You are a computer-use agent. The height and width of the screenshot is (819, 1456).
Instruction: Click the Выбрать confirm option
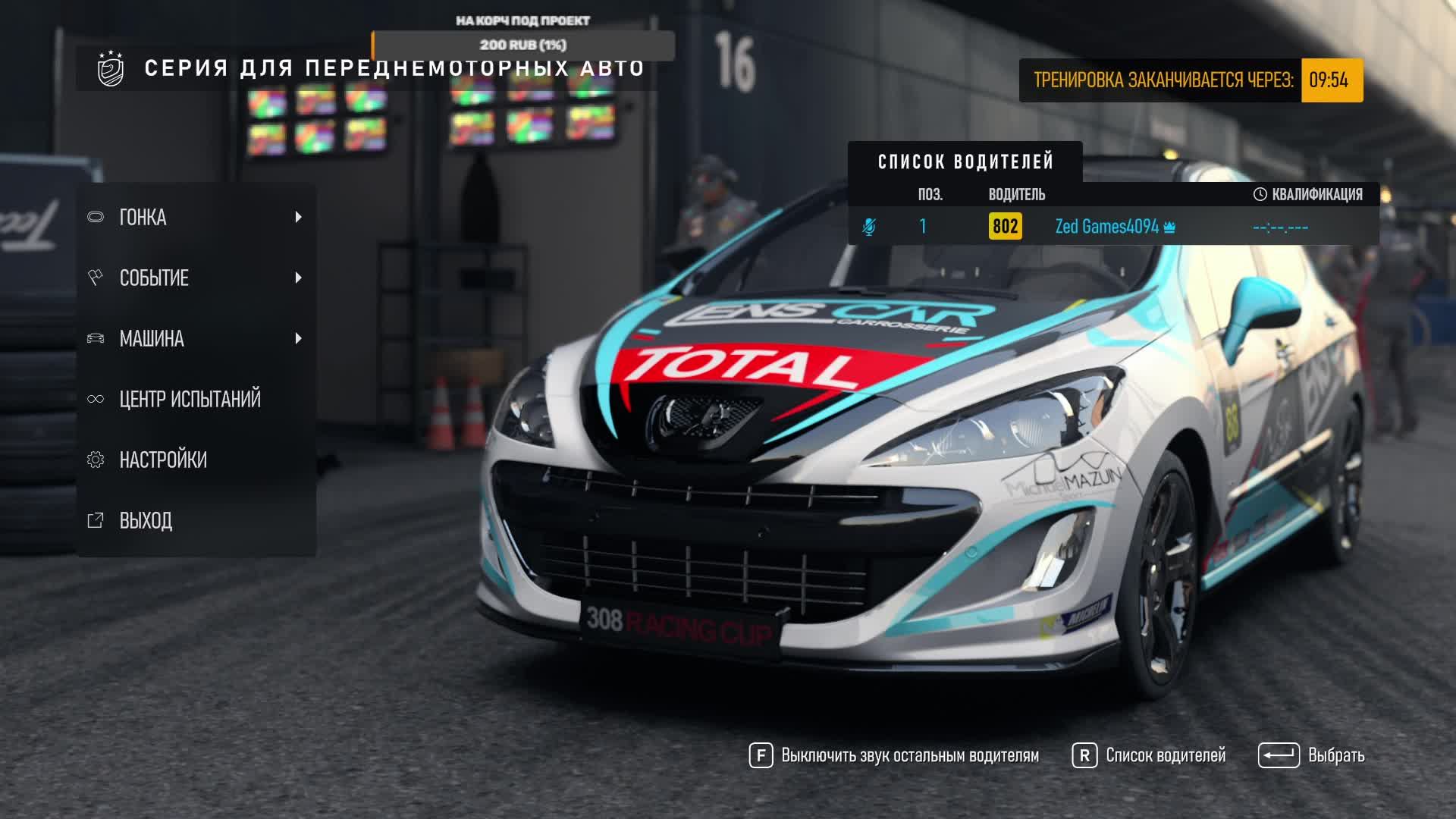pyautogui.click(x=1312, y=755)
